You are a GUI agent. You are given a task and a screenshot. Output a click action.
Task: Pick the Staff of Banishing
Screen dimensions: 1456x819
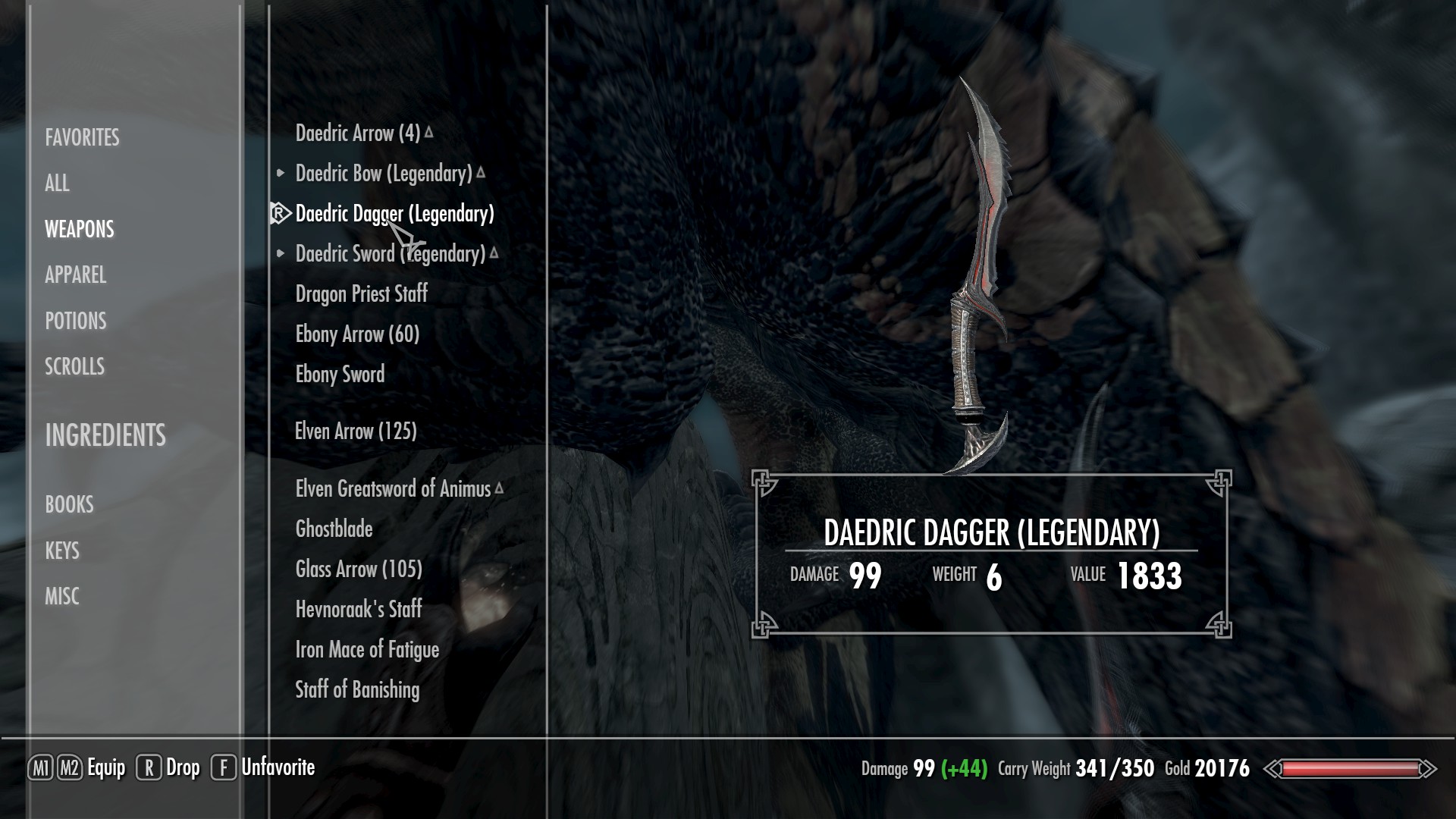click(356, 690)
